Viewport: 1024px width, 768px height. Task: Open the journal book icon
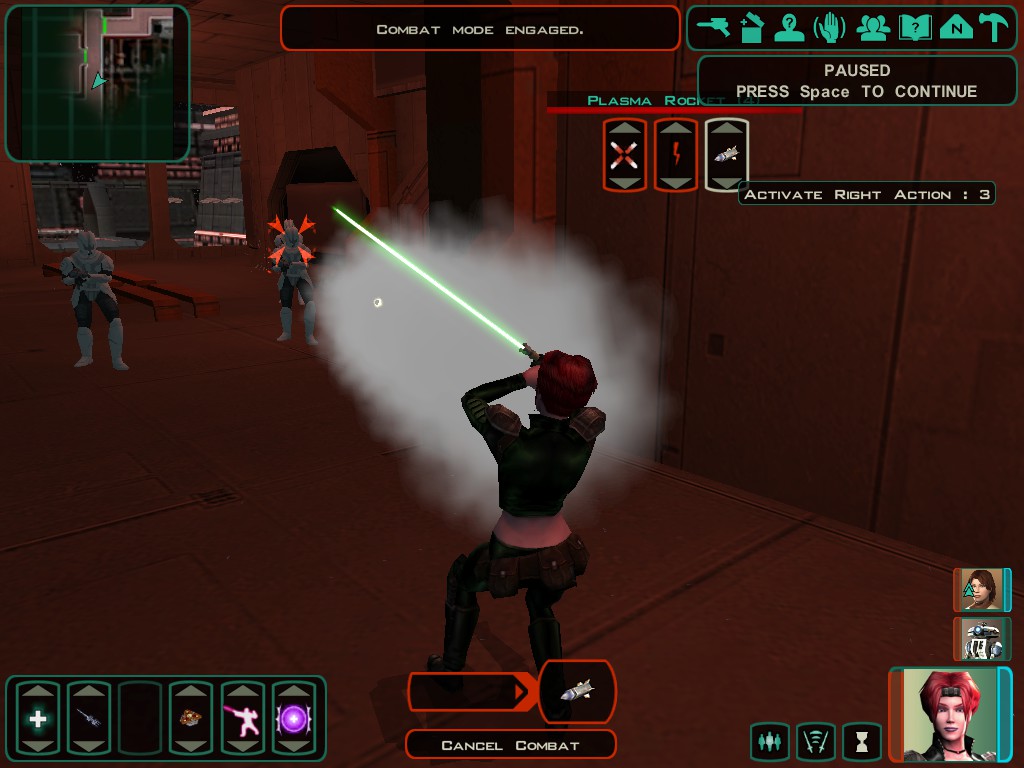click(x=915, y=28)
